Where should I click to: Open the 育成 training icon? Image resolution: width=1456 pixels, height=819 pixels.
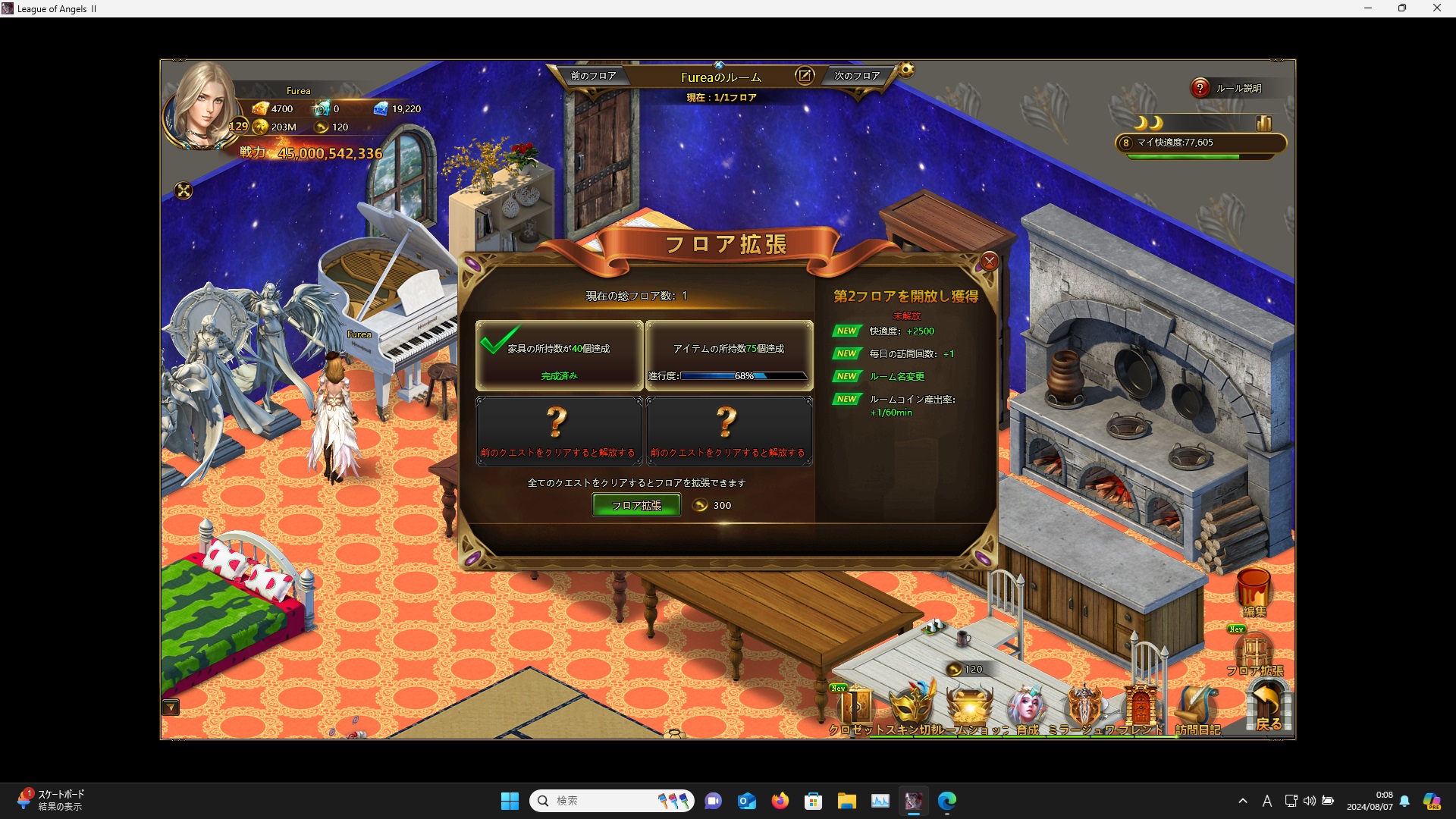(x=1028, y=708)
